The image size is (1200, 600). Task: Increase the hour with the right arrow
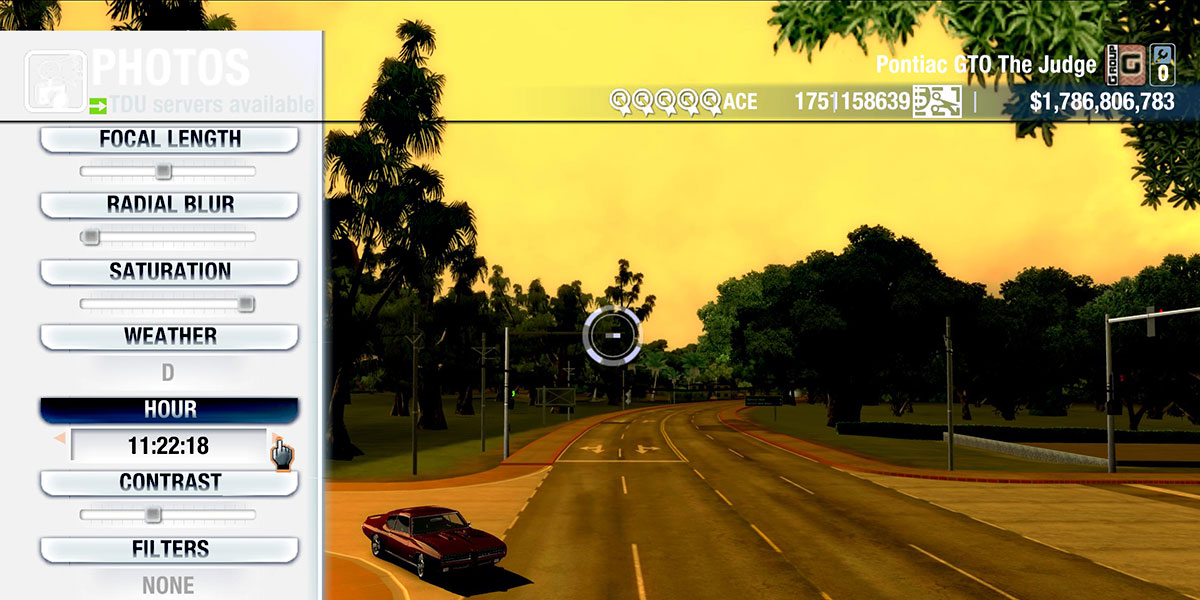[x=276, y=438]
